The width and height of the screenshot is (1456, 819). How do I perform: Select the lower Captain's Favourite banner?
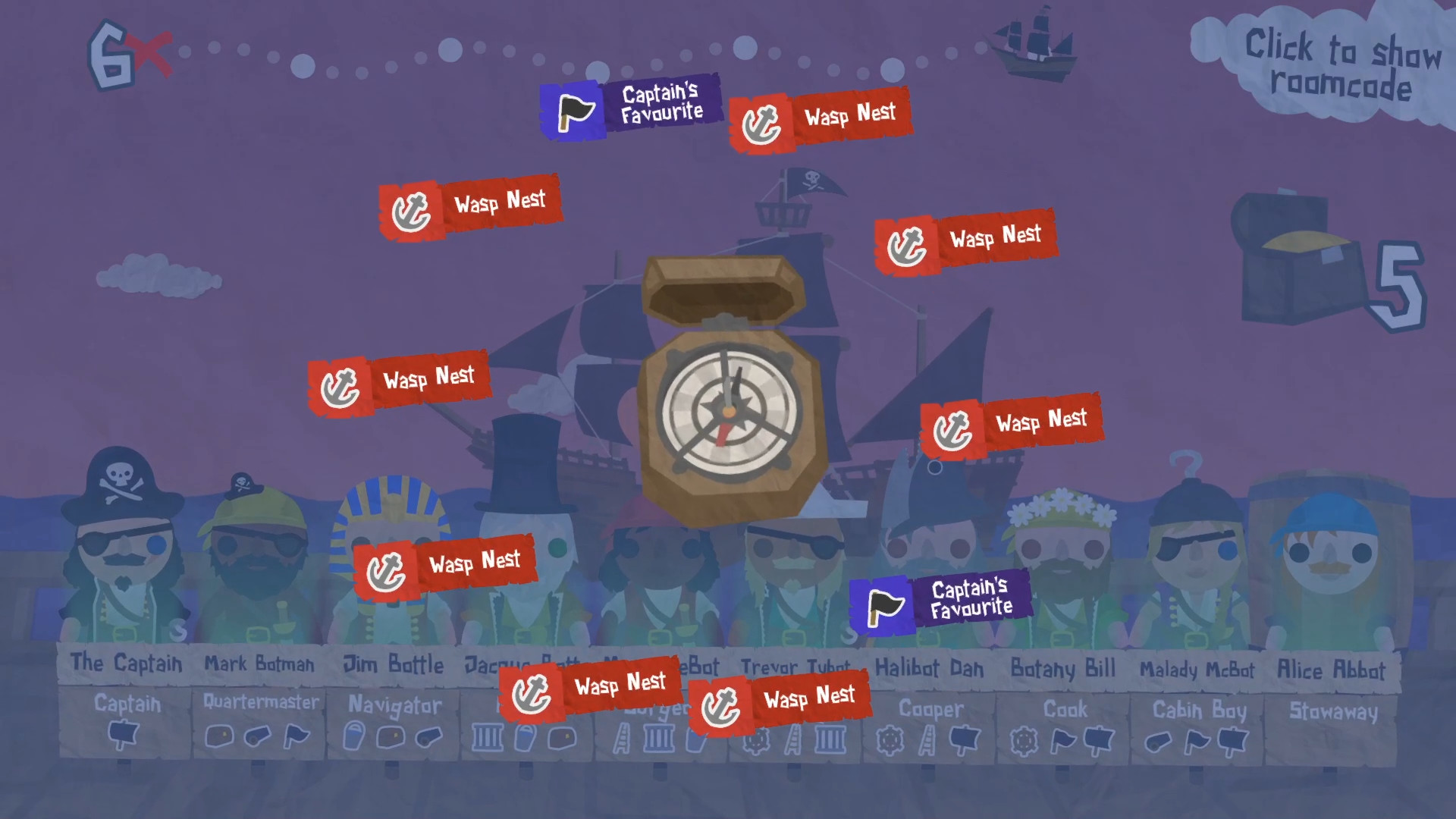pos(939,599)
